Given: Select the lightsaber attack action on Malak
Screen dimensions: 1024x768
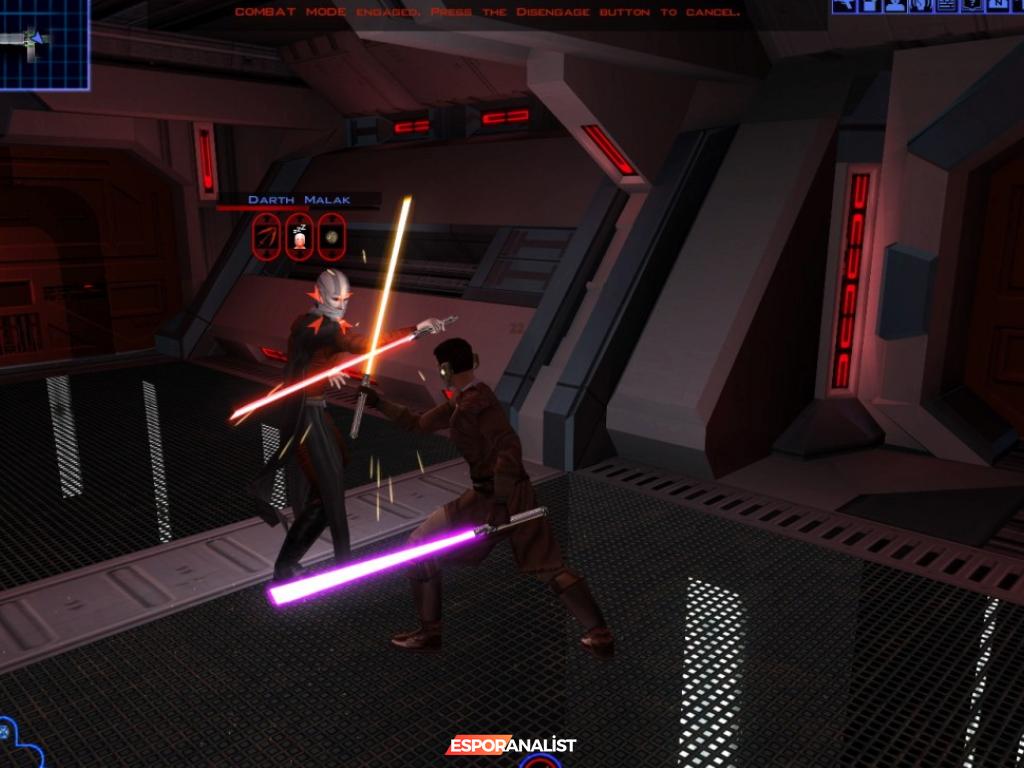Looking at the screenshot, I should click(x=267, y=236).
